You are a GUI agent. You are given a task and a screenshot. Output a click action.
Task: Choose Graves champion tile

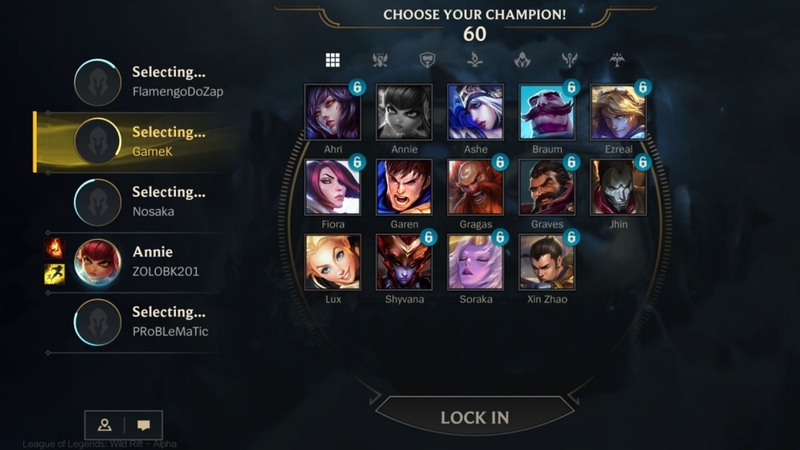547,187
